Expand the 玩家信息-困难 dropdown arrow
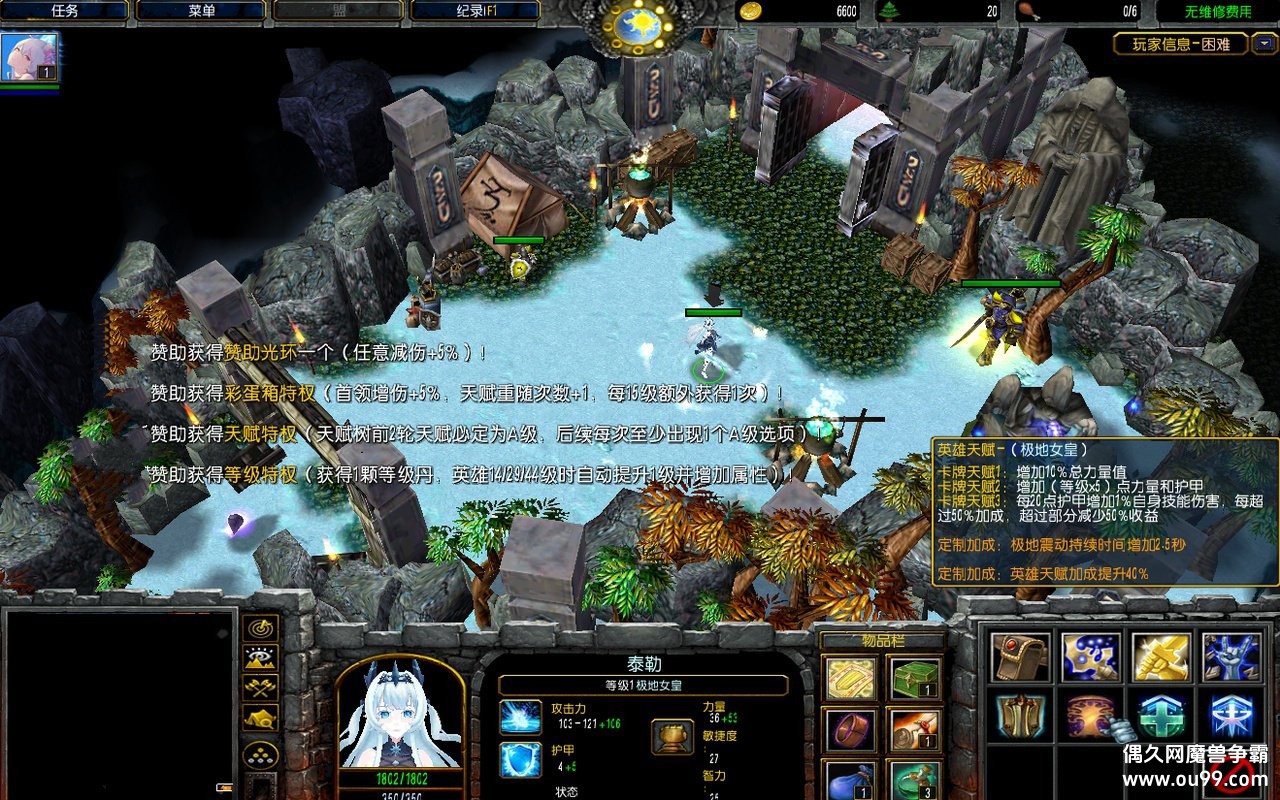The width and height of the screenshot is (1280, 800). pos(1265,43)
